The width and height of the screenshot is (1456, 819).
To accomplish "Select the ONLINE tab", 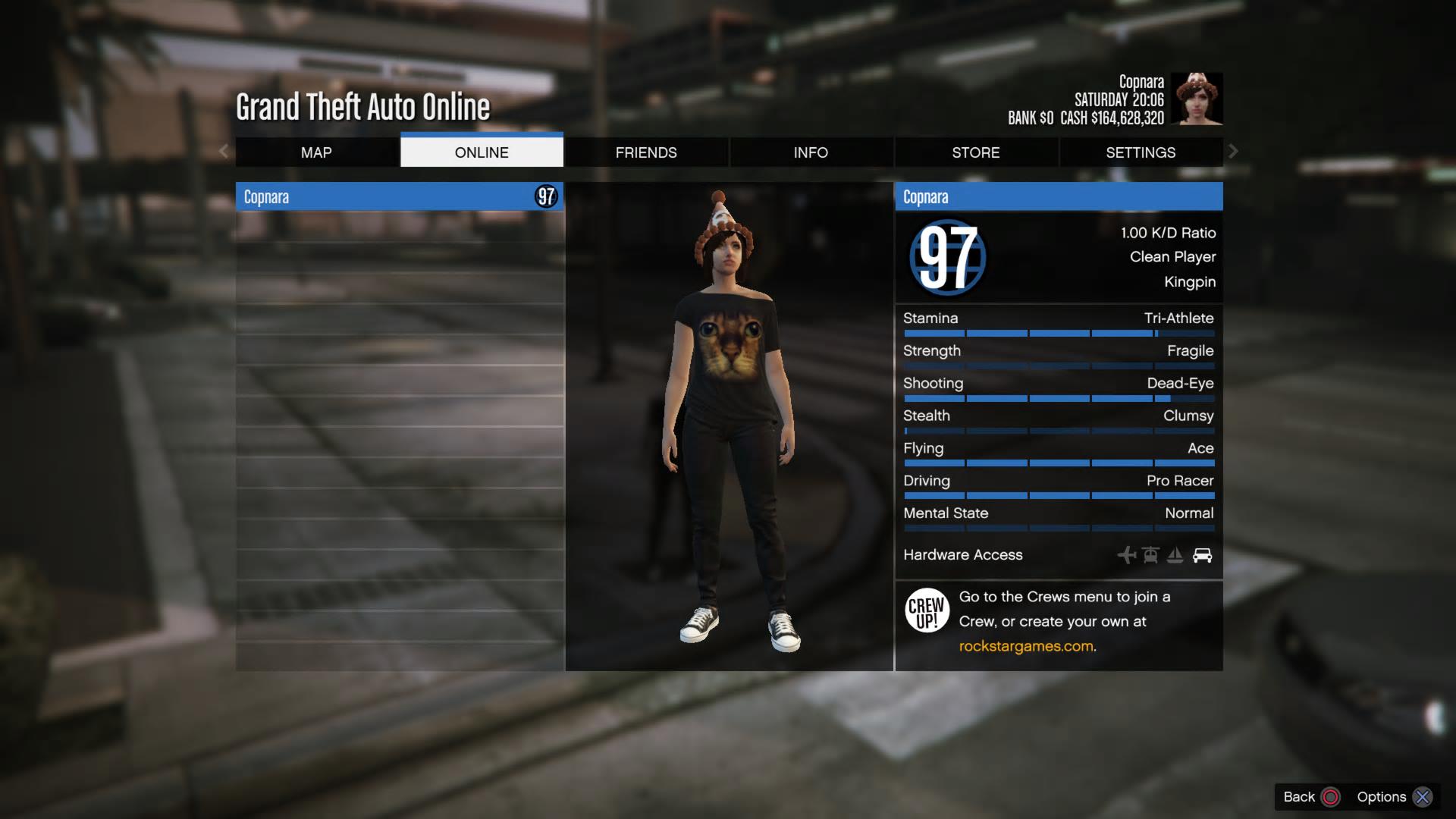I will coord(482,152).
